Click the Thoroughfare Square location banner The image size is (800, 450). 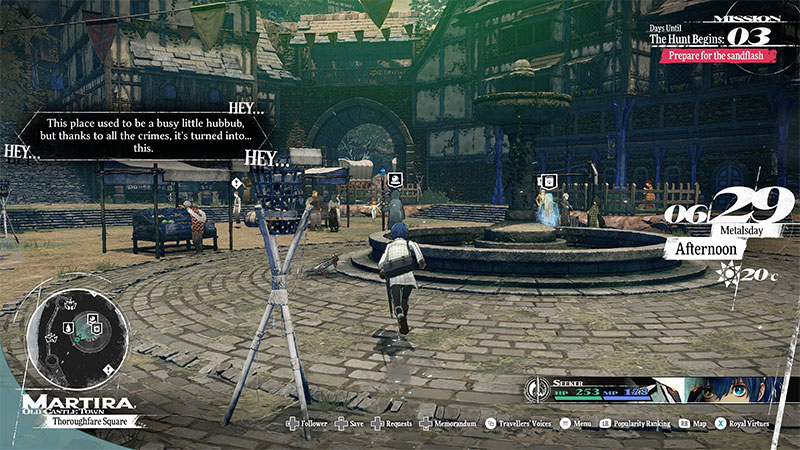(90, 422)
